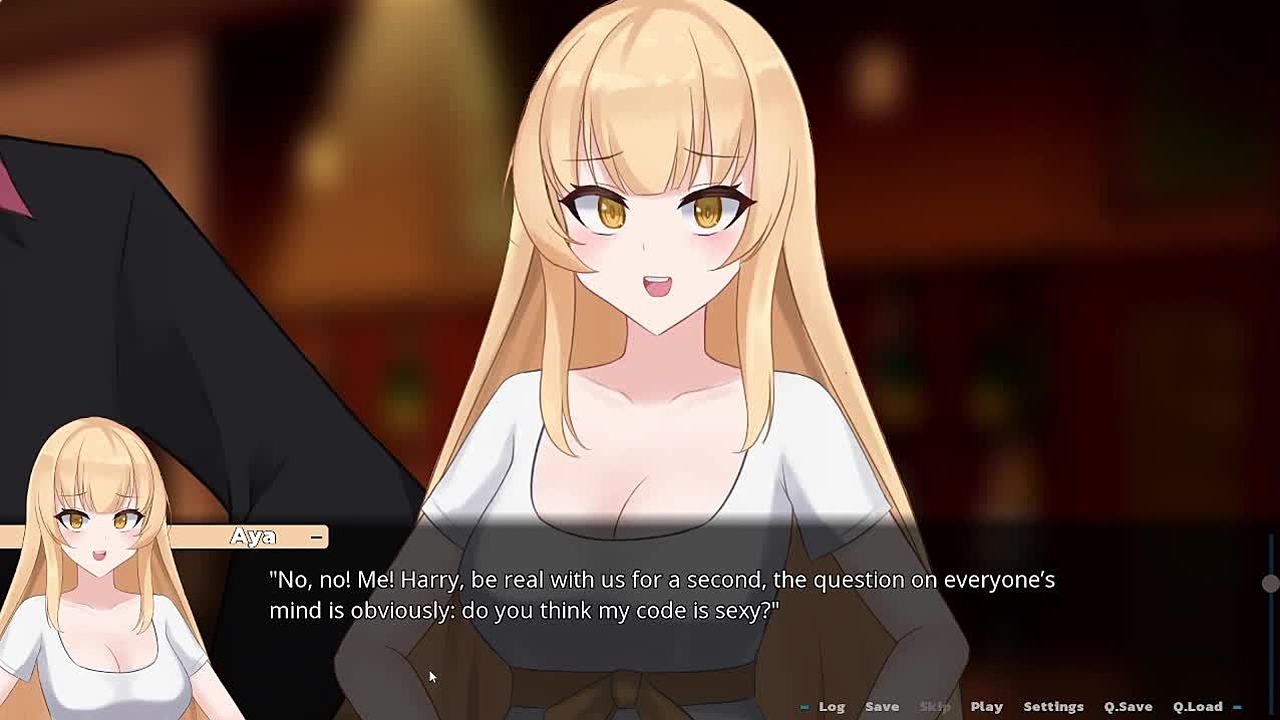Quick load with Q.Load
The width and height of the screenshot is (1280, 720).
pyautogui.click(x=1197, y=706)
